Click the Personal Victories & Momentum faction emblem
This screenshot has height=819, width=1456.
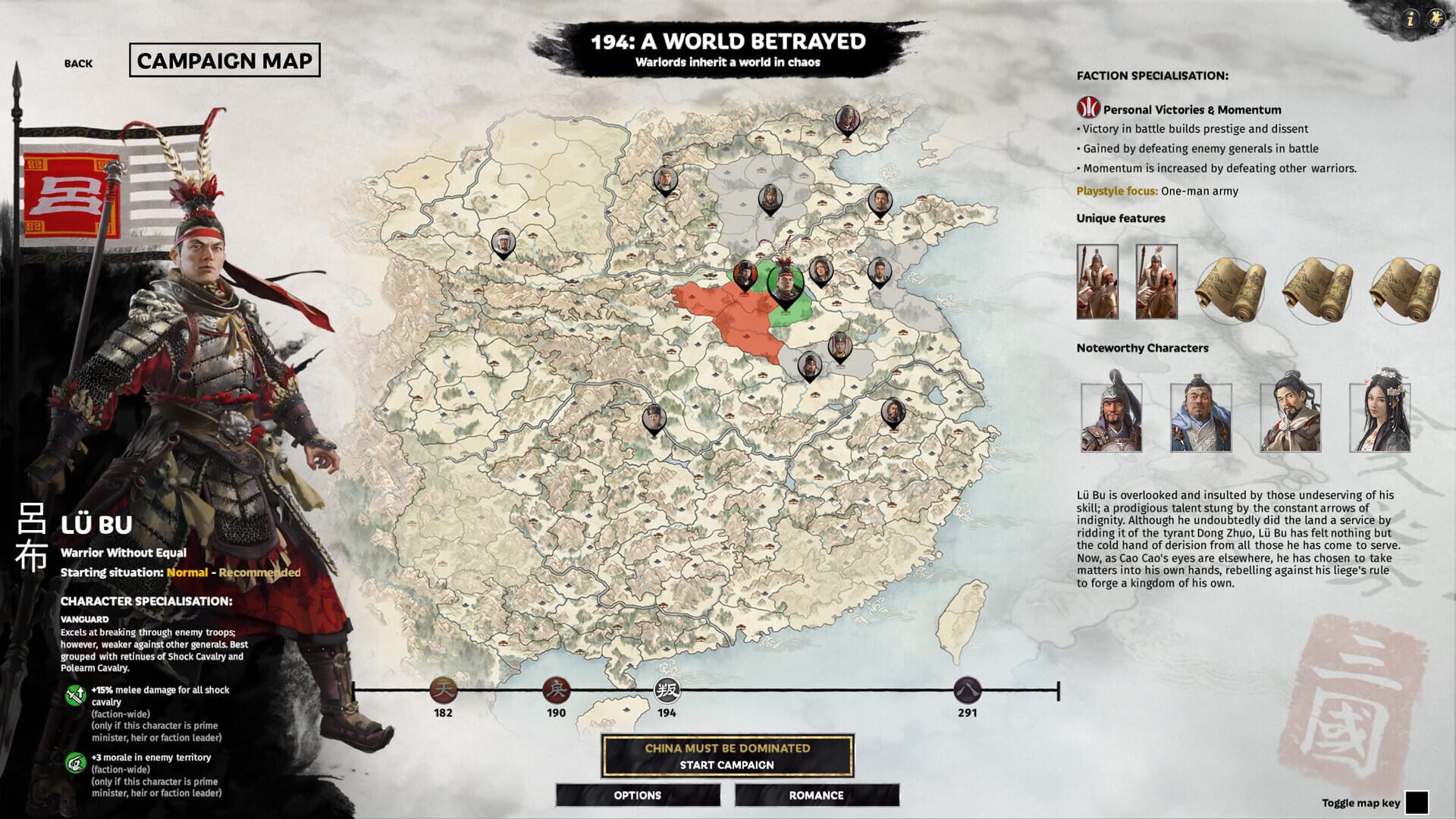coord(1087,106)
